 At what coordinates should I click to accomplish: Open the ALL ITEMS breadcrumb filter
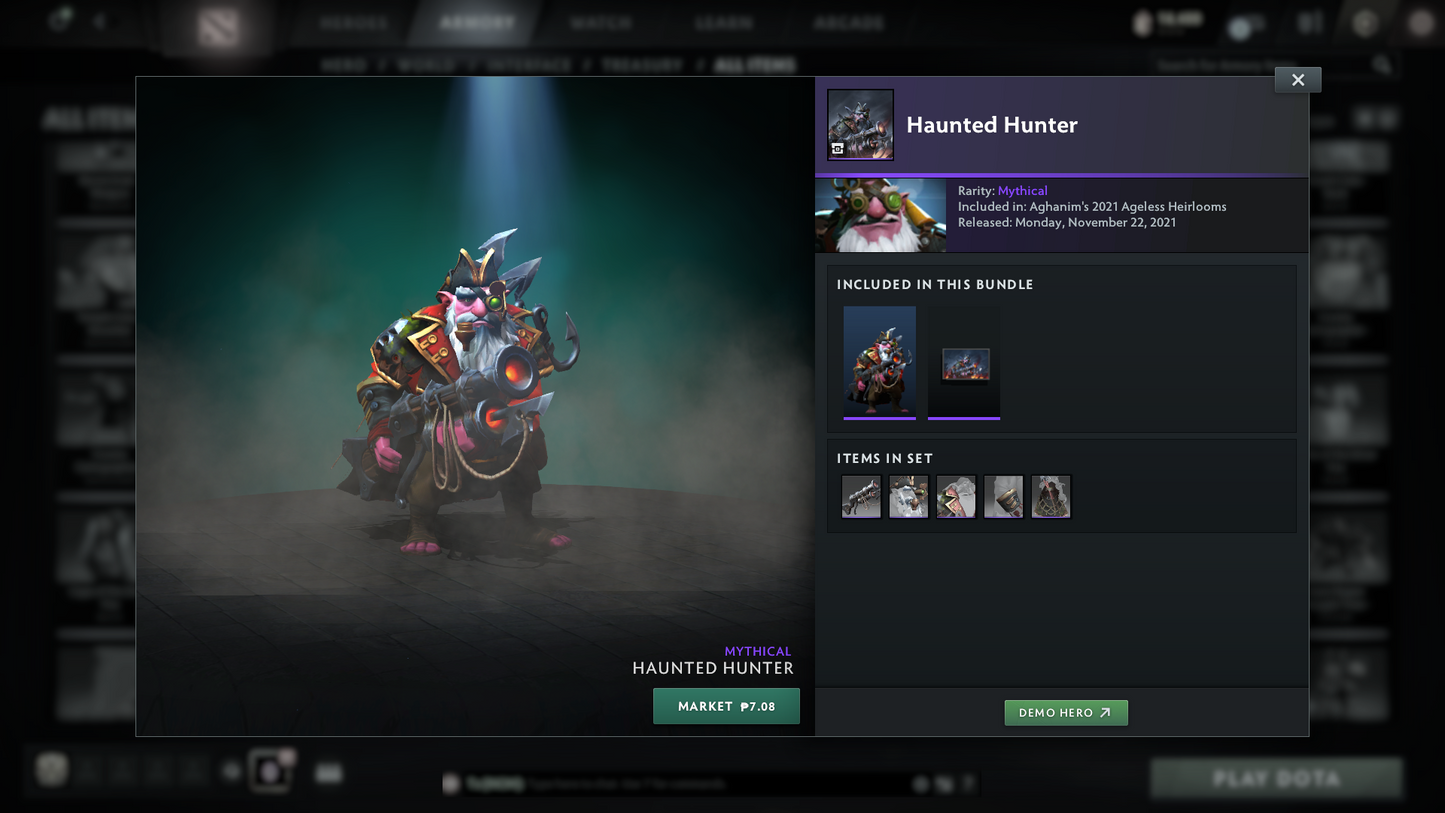pos(755,64)
